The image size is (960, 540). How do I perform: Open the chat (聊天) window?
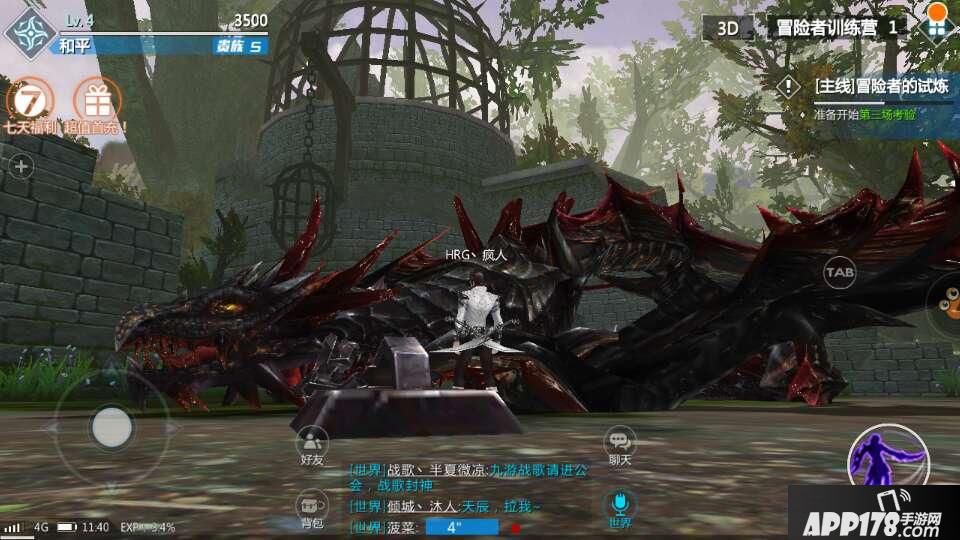(620, 446)
